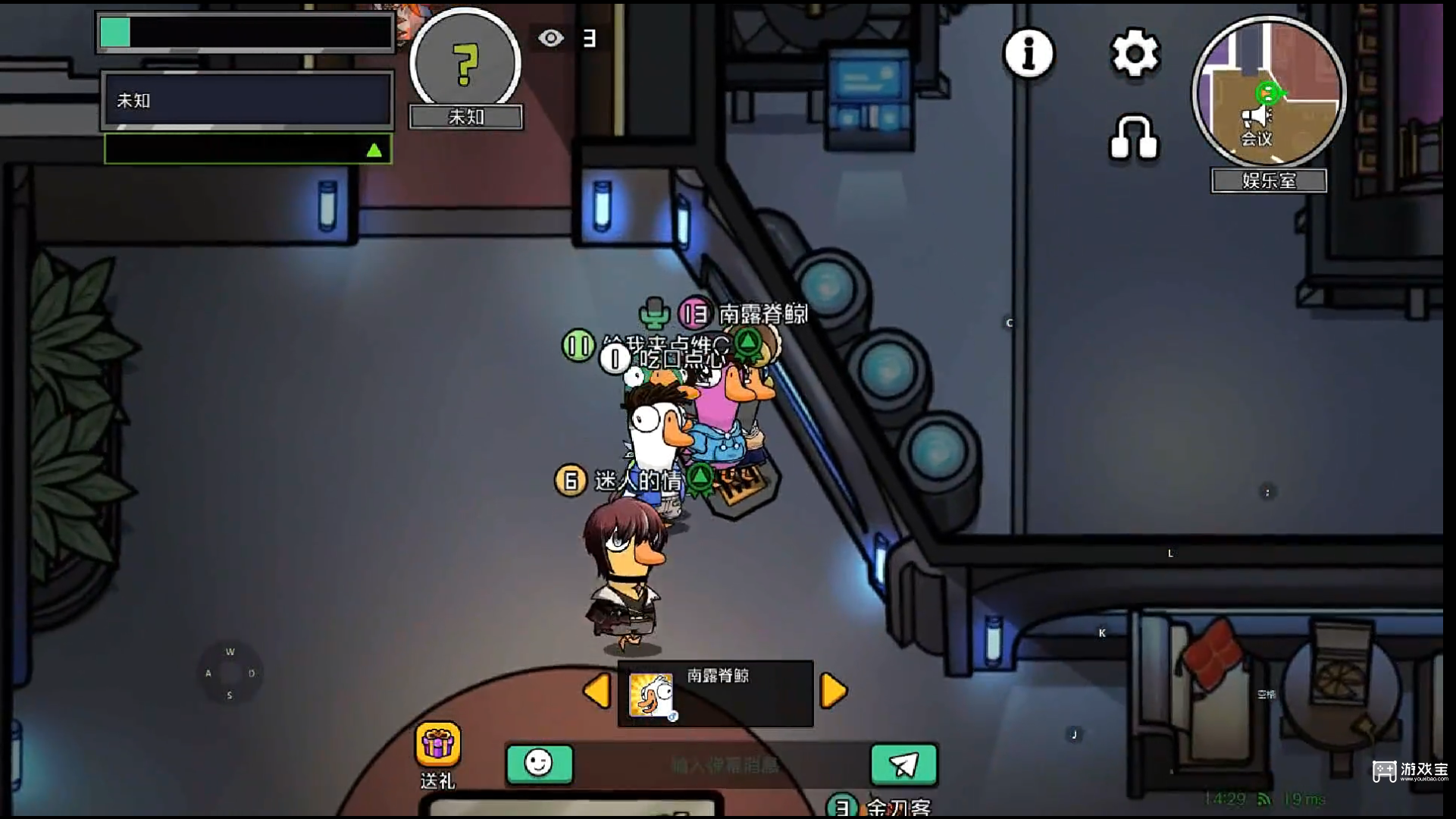The width and height of the screenshot is (1456, 819).
Task: Click the left orange arrow on player selector
Action: [x=598, y=691]
